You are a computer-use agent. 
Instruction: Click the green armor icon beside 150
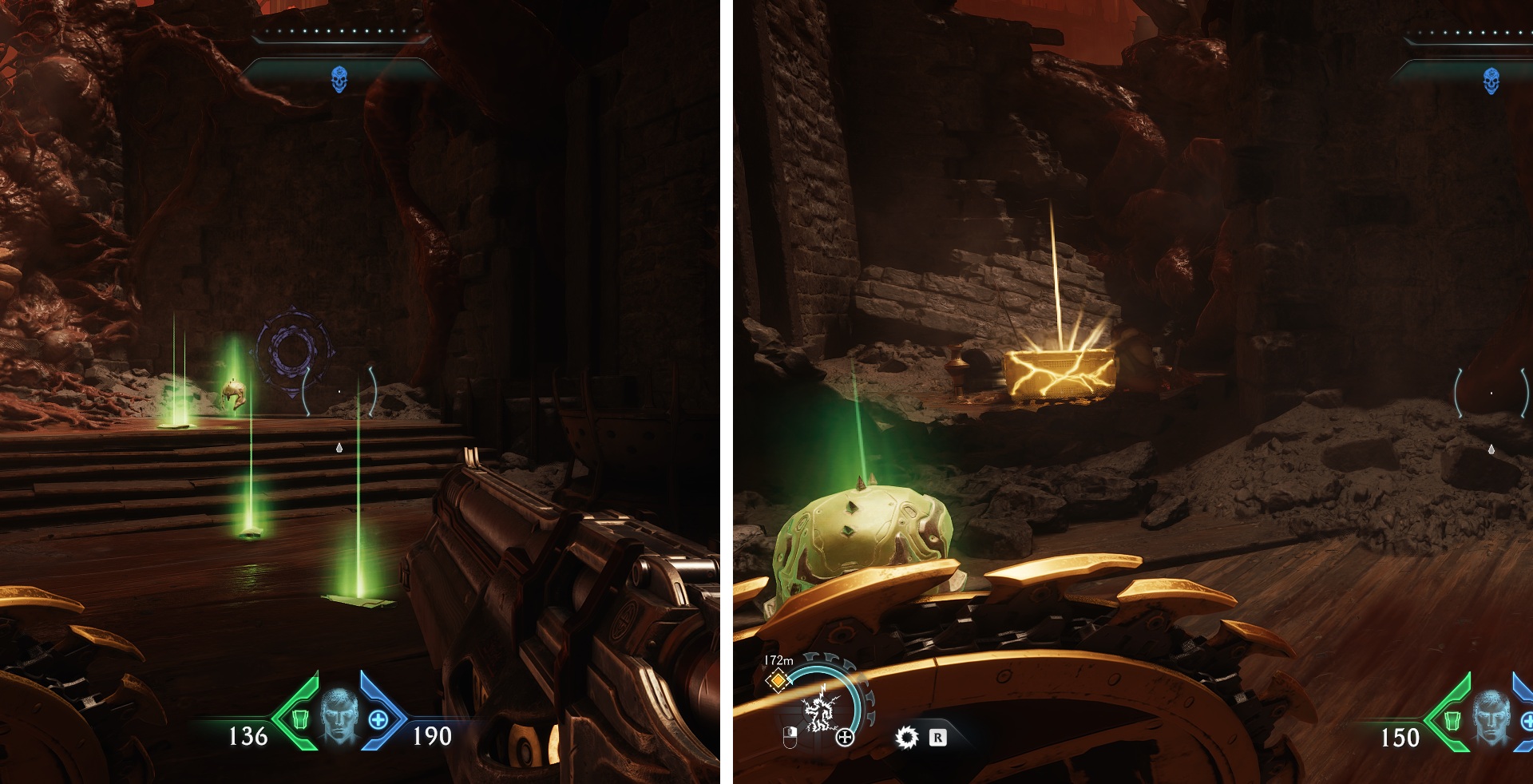pos(1452,720)
